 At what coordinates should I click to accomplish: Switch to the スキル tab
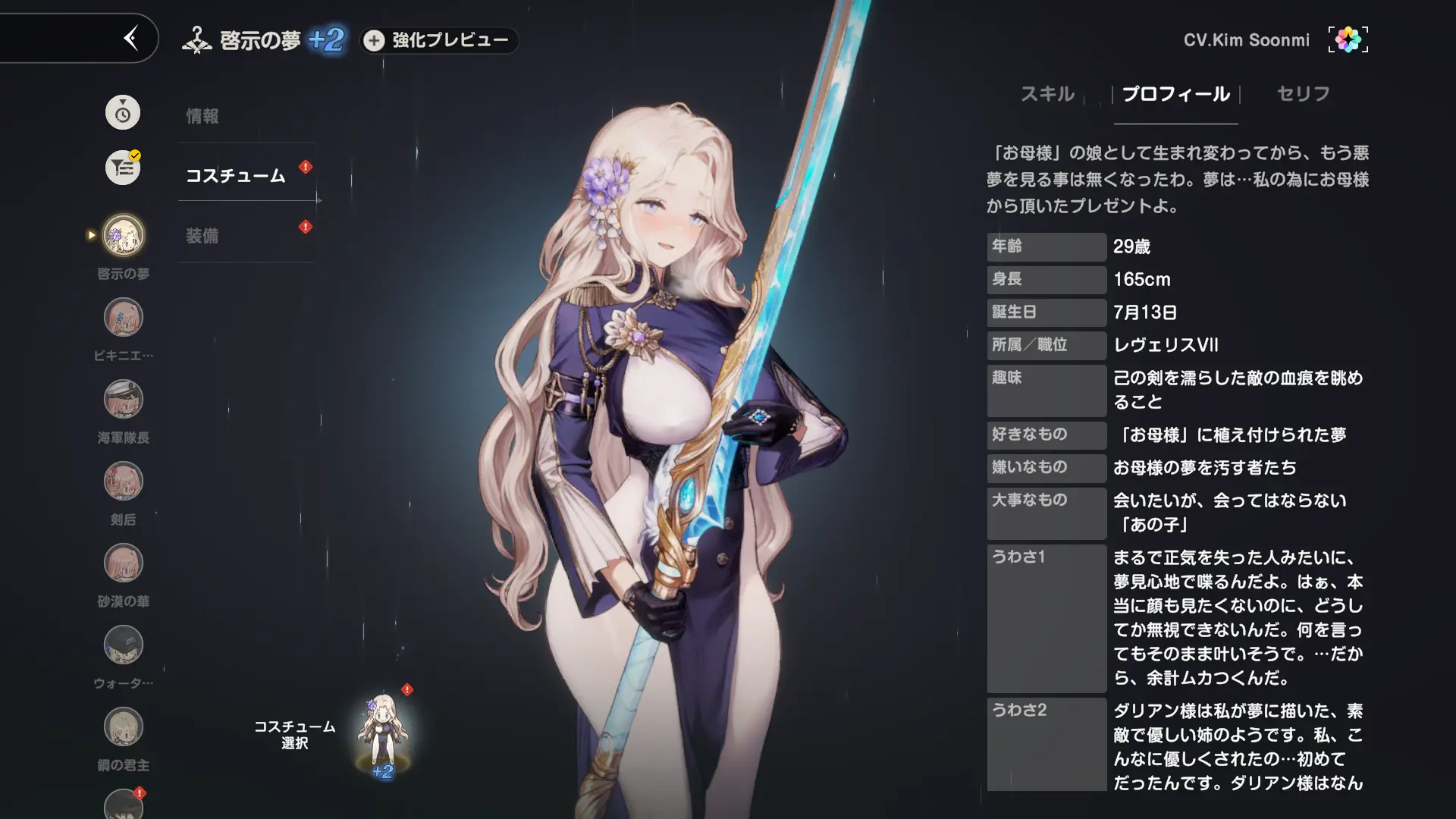(x=1047, y=94)
